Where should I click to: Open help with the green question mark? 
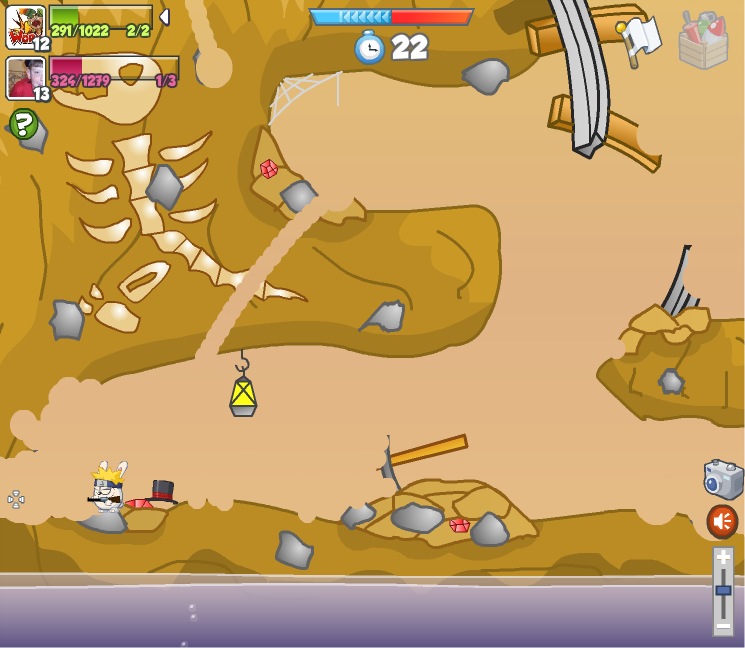(23, 124)
